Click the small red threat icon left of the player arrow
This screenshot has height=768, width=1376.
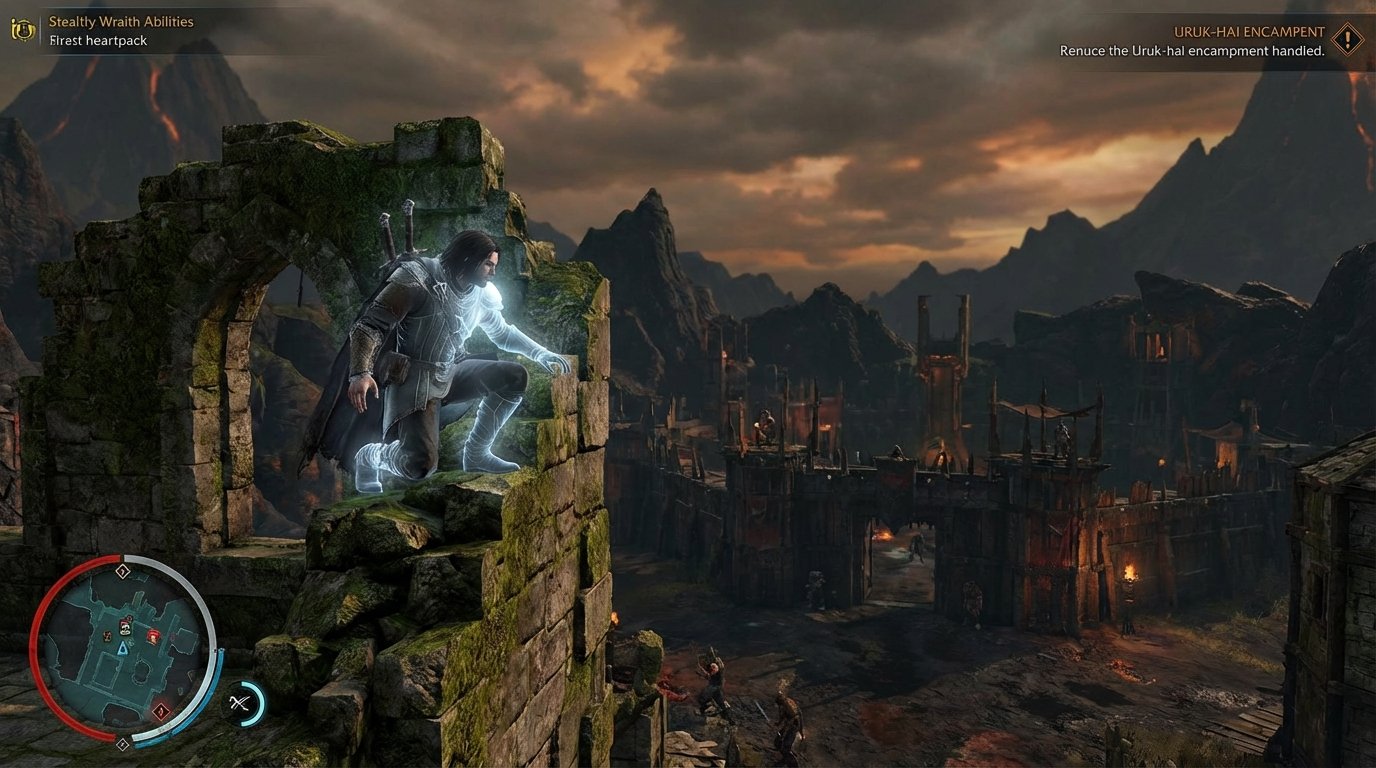pyautogui.click(x=108, y=635)
